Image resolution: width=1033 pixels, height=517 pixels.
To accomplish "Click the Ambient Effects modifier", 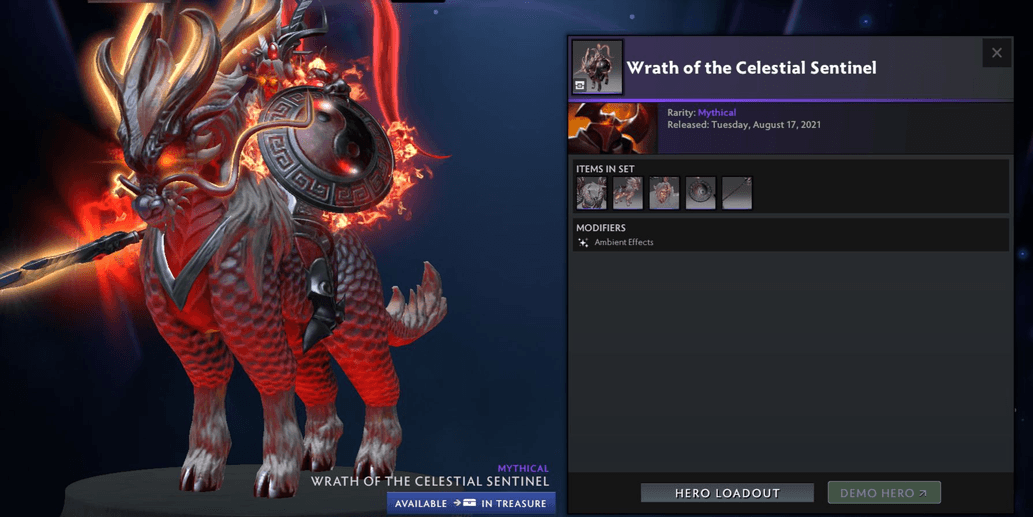I will 623,242.
